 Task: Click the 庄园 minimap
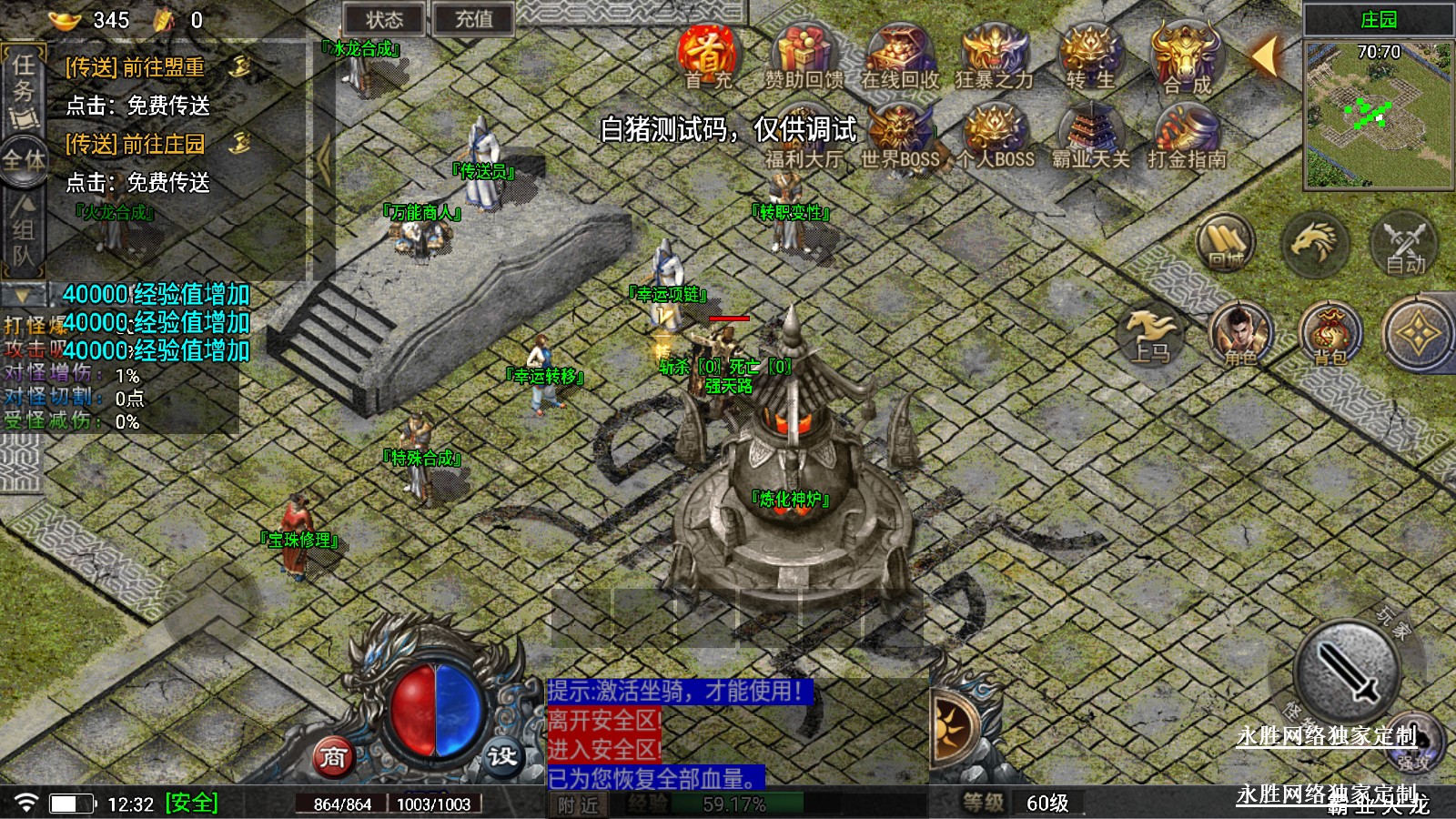pos(1378,114)
